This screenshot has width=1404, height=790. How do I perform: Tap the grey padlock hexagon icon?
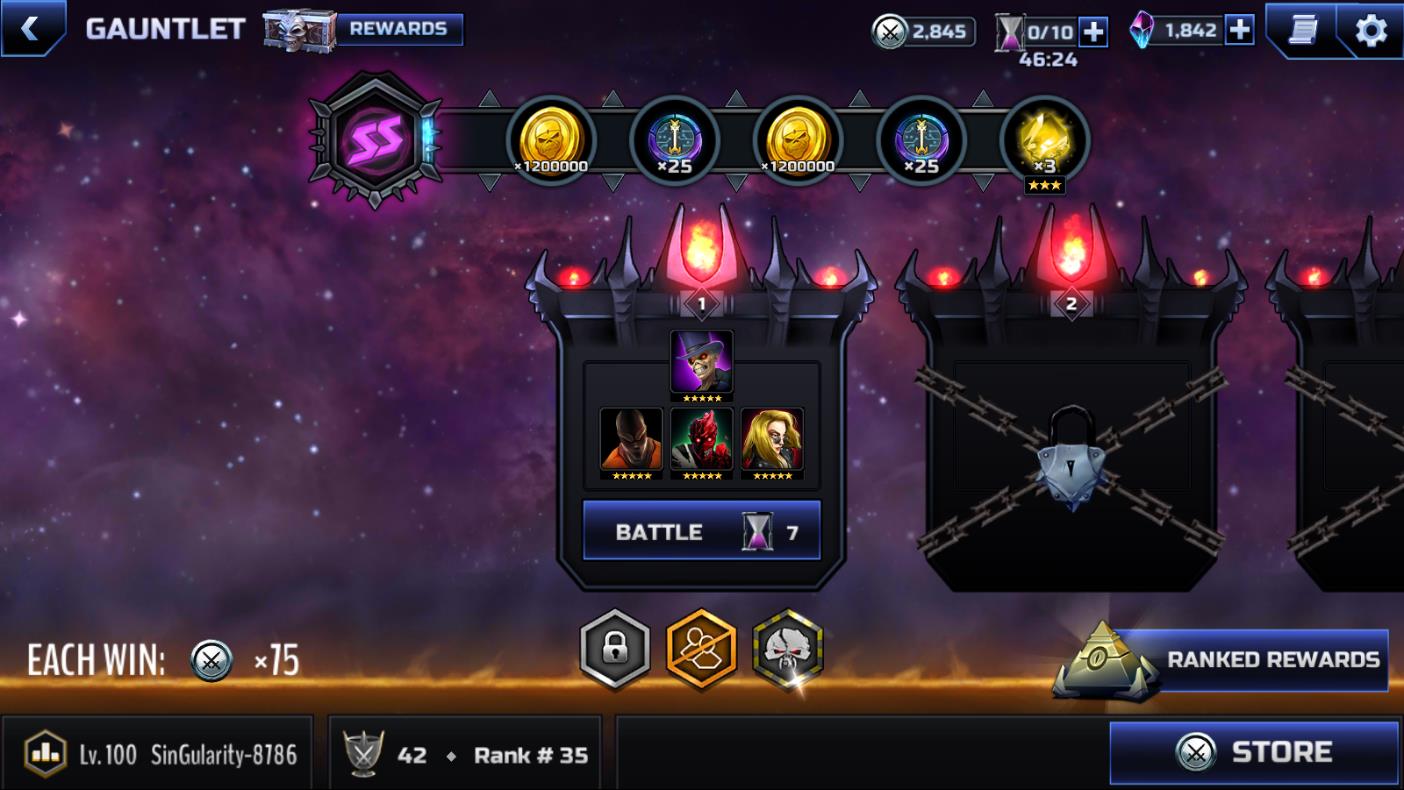coord(615,650)
